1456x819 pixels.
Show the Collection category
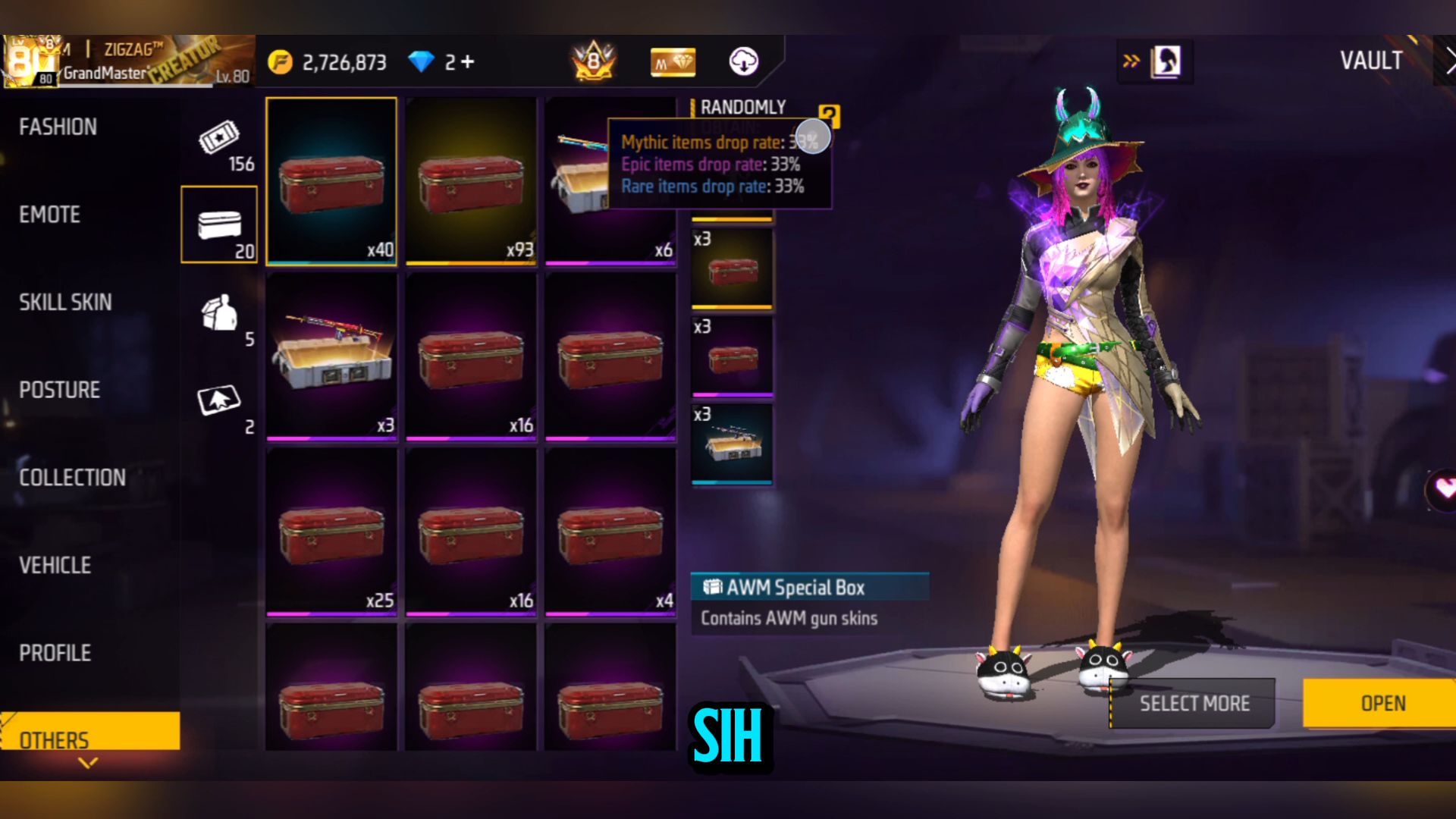72,478
